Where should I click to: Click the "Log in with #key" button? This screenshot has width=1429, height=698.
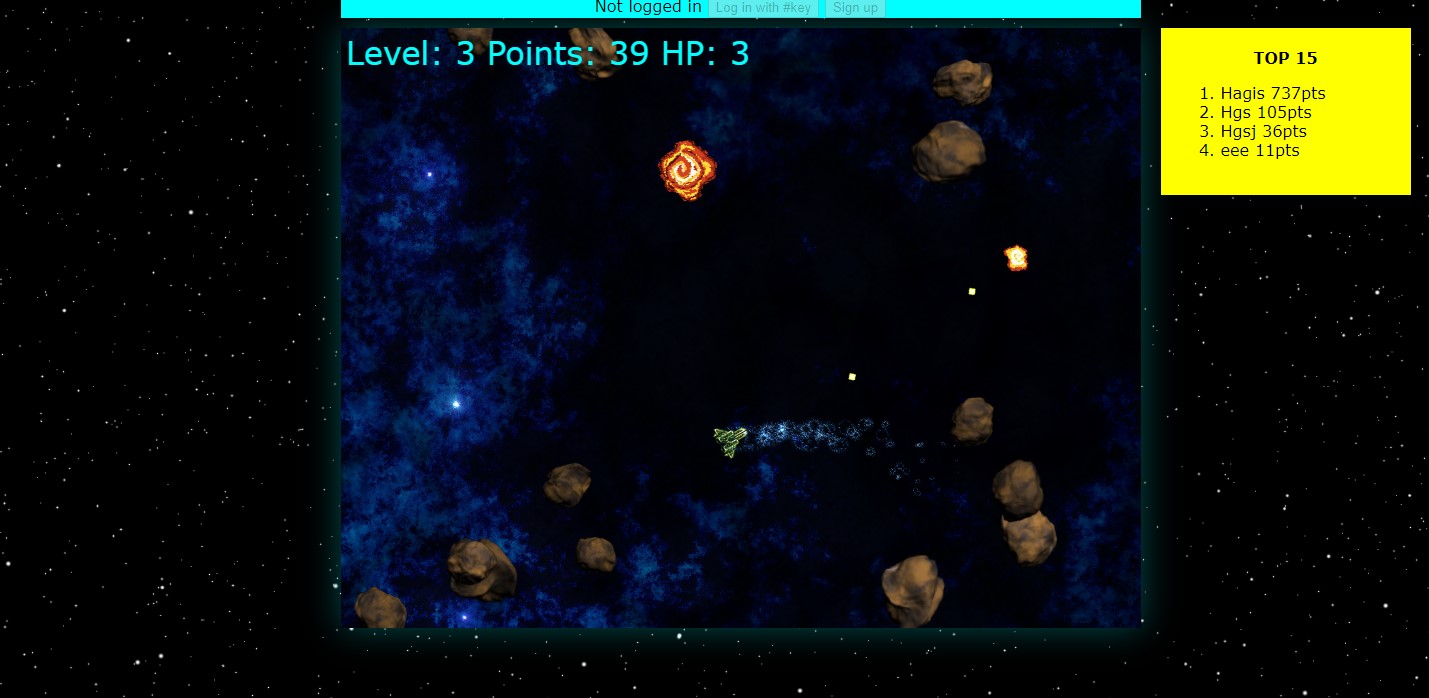click(763, 8)
